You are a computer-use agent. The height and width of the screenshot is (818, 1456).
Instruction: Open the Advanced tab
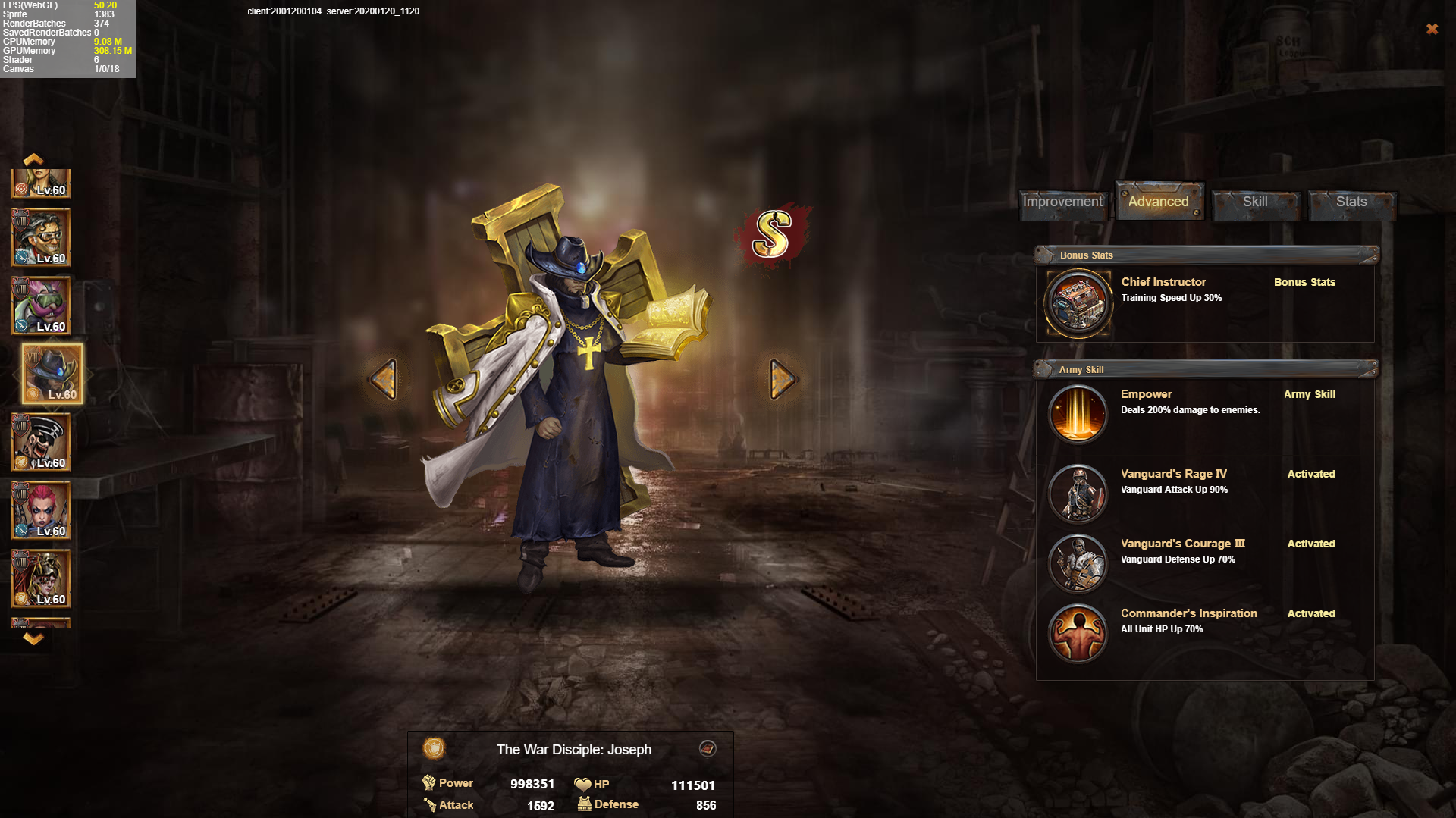(x=1158, y=202)
